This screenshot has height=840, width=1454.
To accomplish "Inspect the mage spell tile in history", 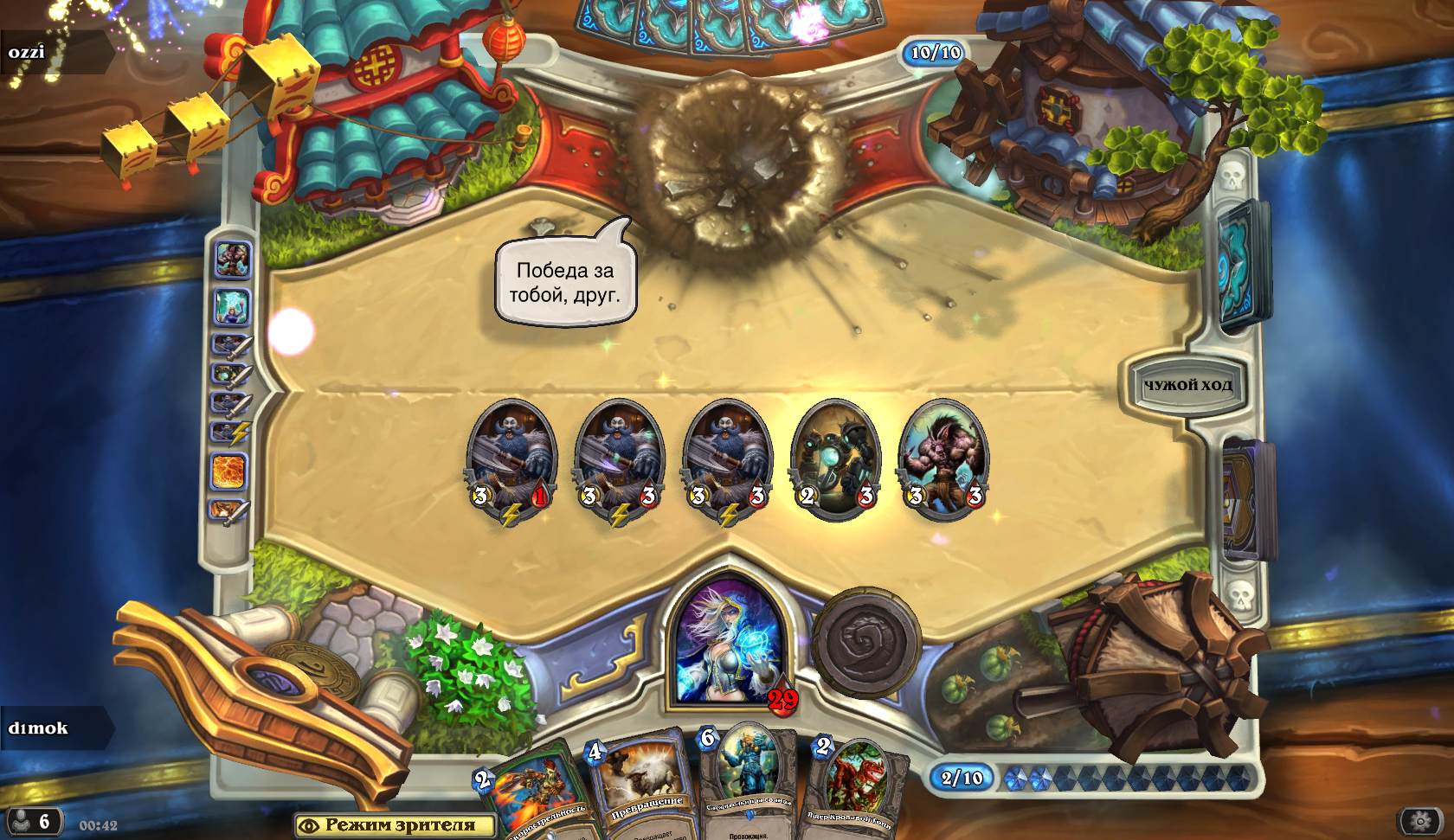I will [232, 307].
